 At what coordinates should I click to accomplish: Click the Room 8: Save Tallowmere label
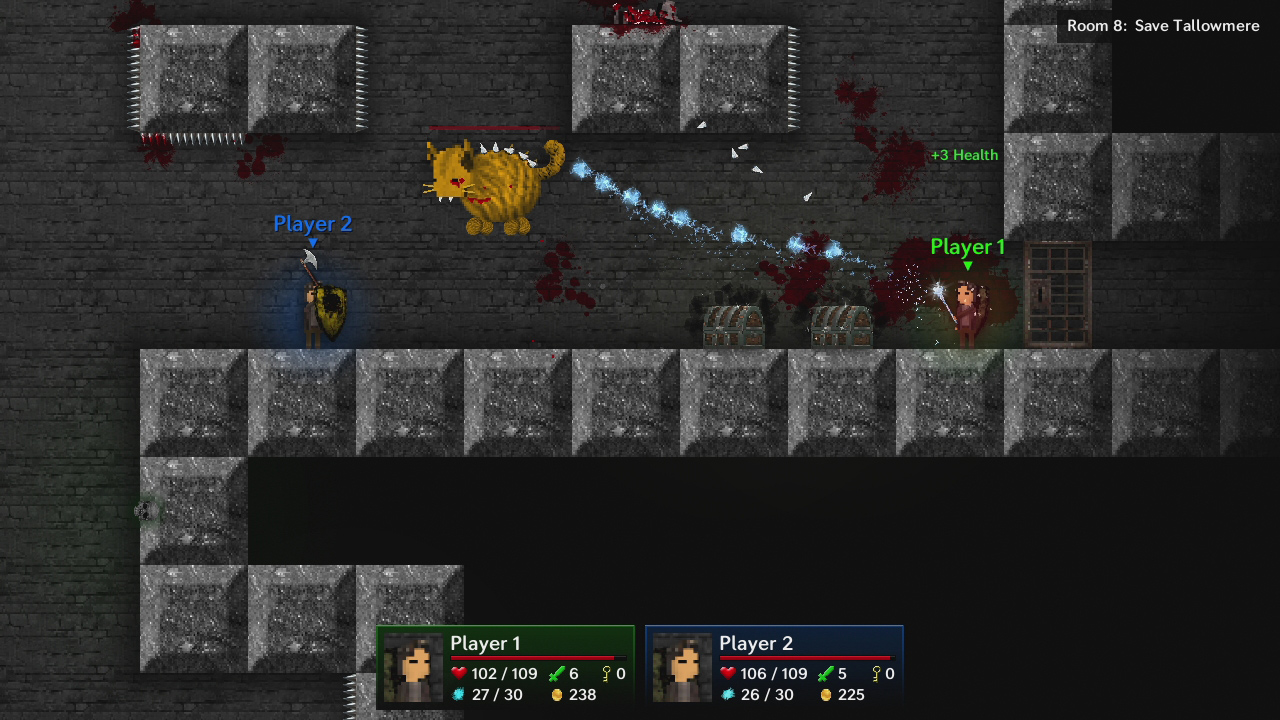pyautogui.click(x=1164, y=25)
